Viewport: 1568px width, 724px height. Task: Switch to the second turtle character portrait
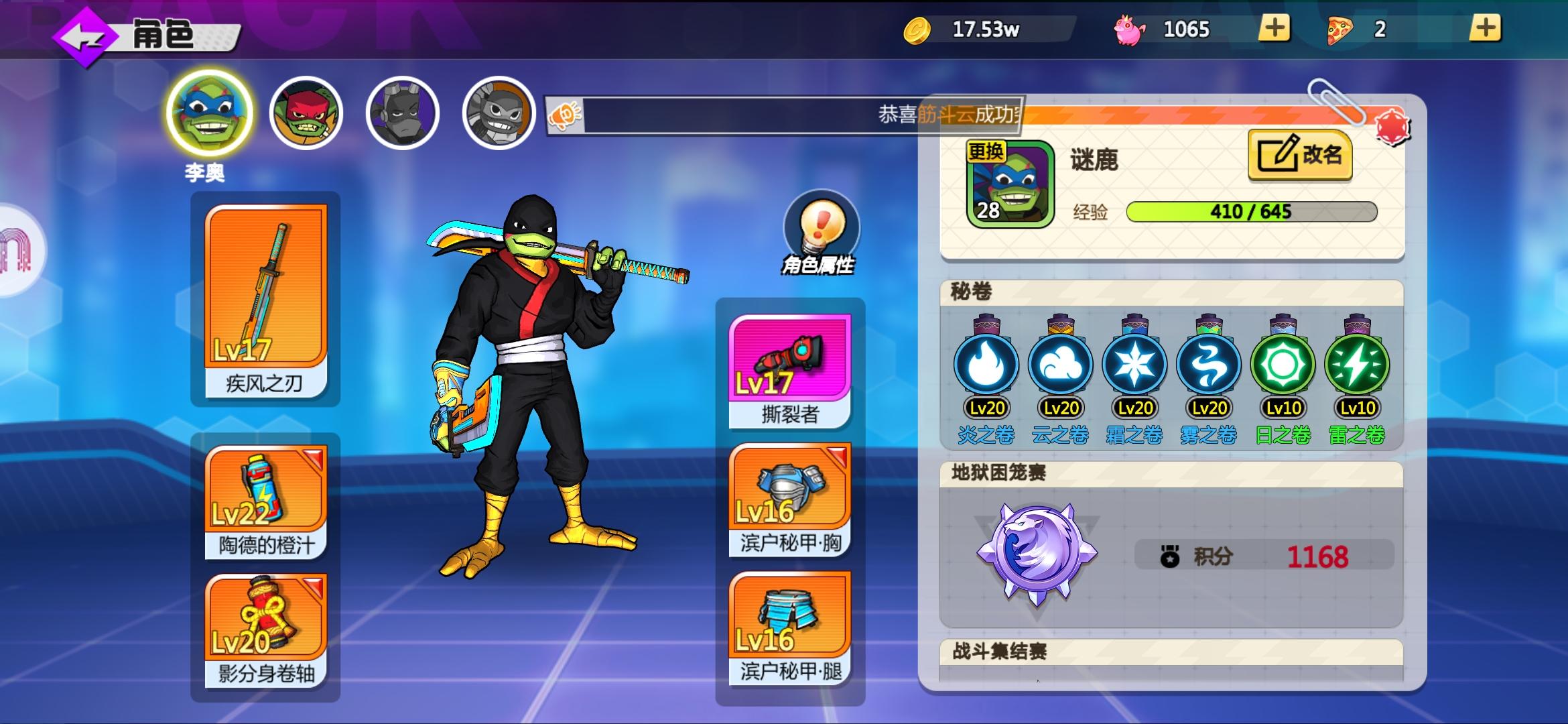[307, 113]
